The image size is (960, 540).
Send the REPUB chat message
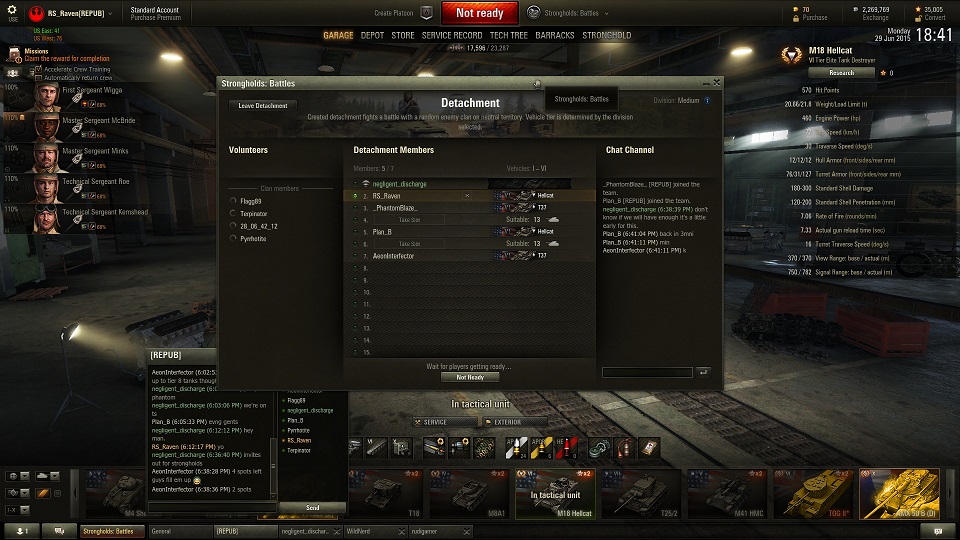point(313,508)
